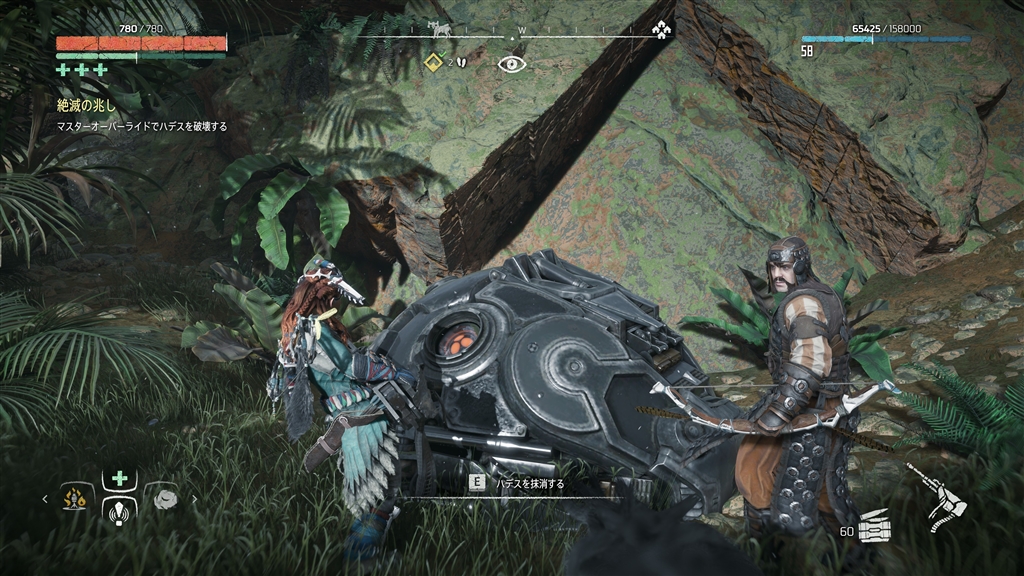The height and width of the screenshot is (576, 1024).
Task: Click the eye visibility indicator
Action: pos(512,63)
